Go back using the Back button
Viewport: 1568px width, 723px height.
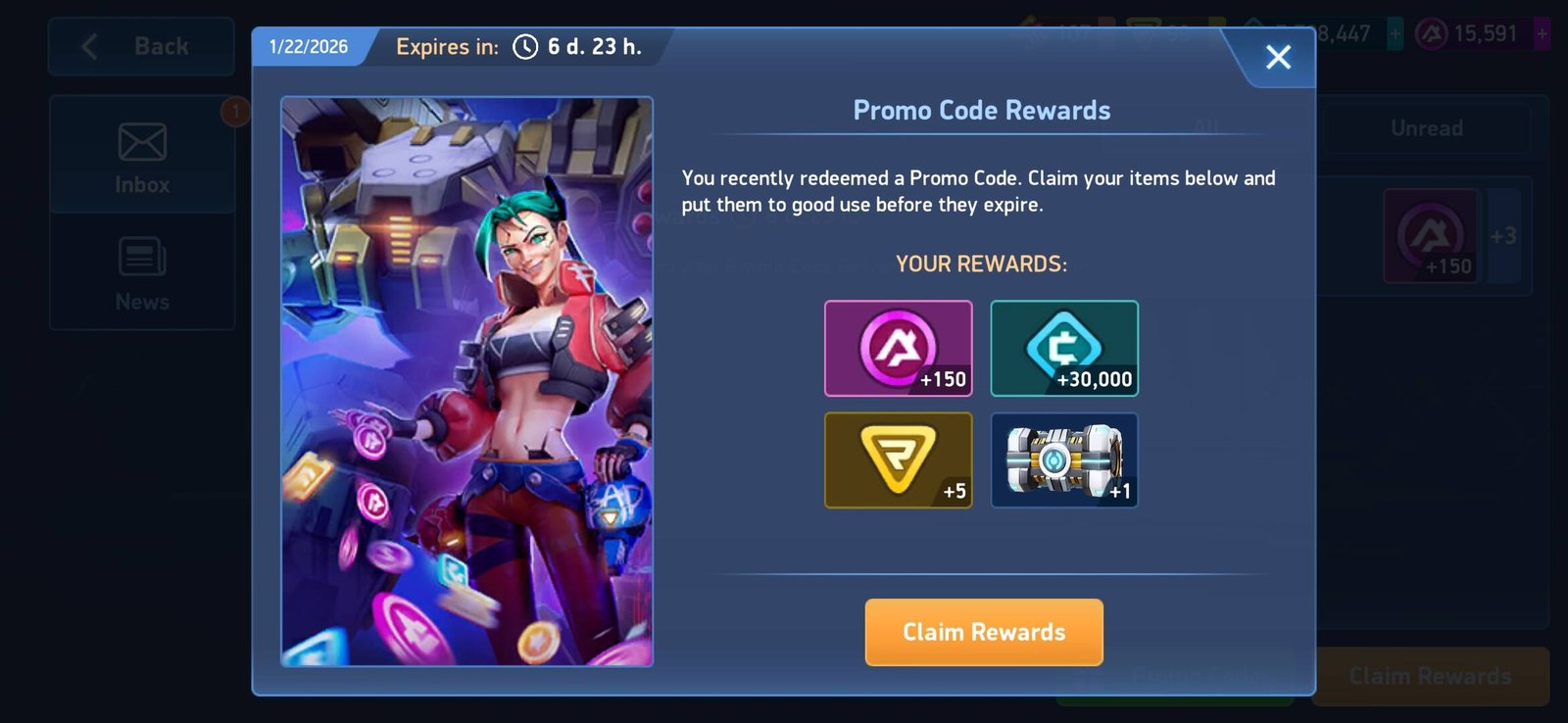pyautogui.click(x=141, y=46)
